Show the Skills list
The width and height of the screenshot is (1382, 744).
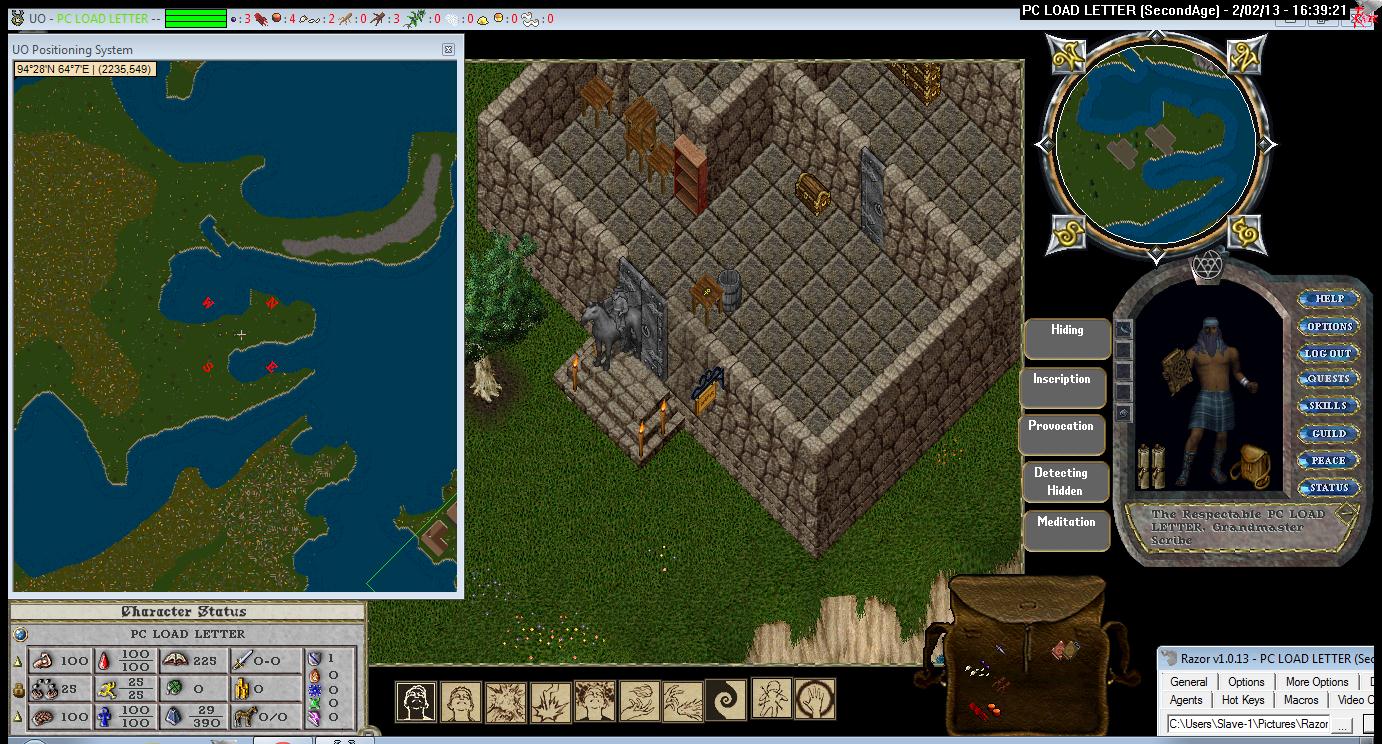click(1328, 406)
